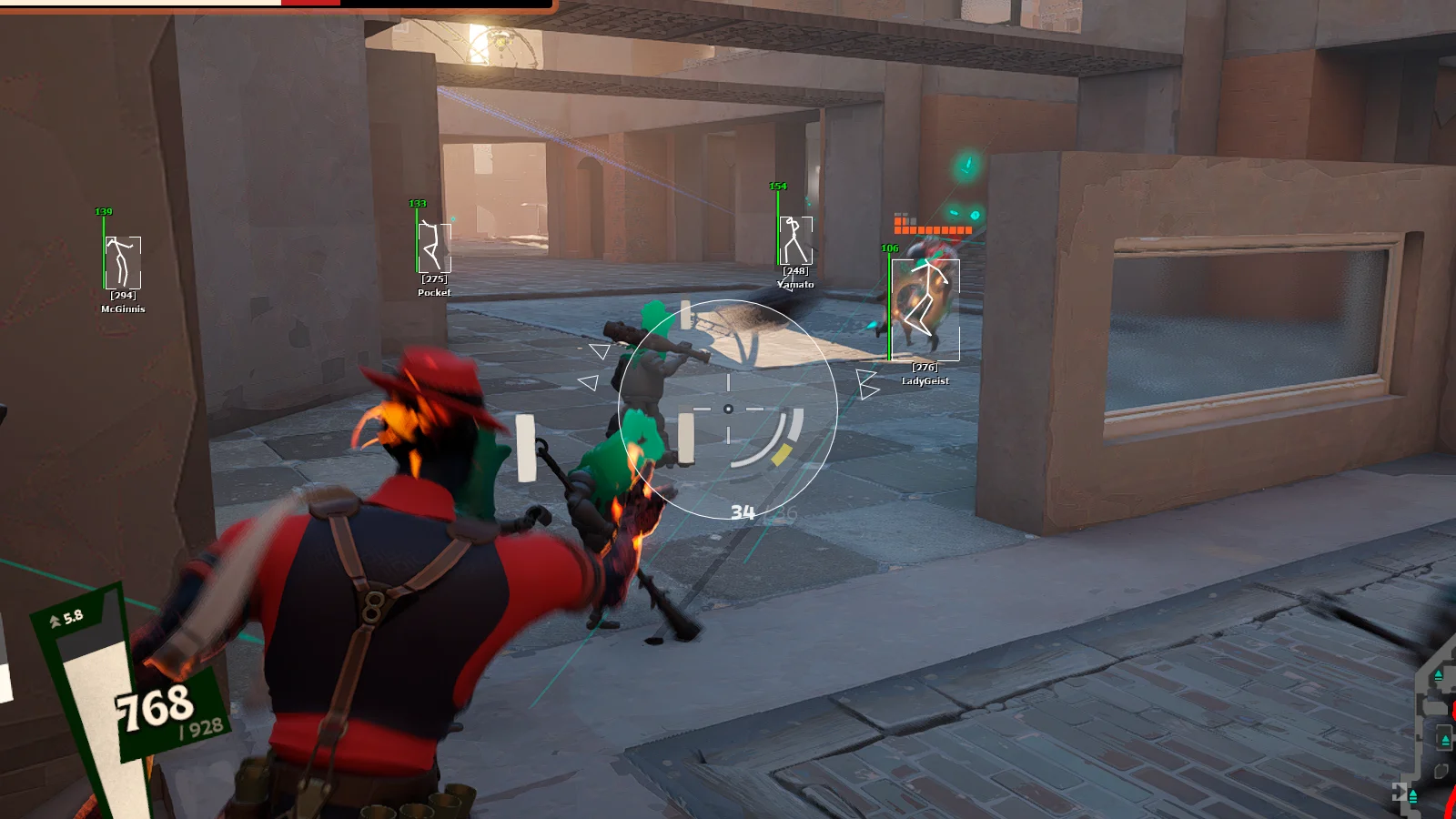Select the Pocket player marker box
The height and width of the screenshot is (819, 1456).
click(434, 248)
